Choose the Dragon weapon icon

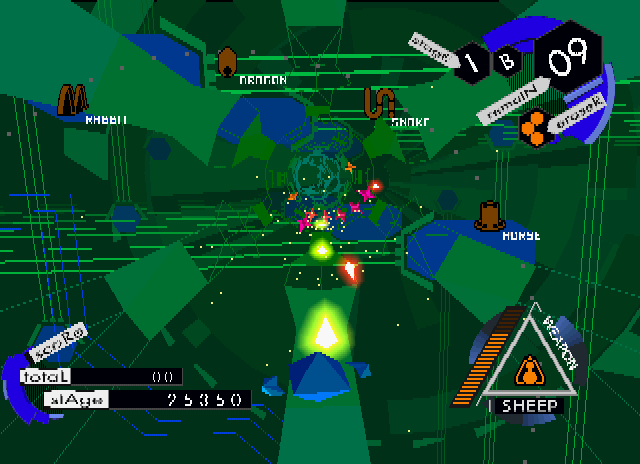pyautogui.click(x=228, y=62)
